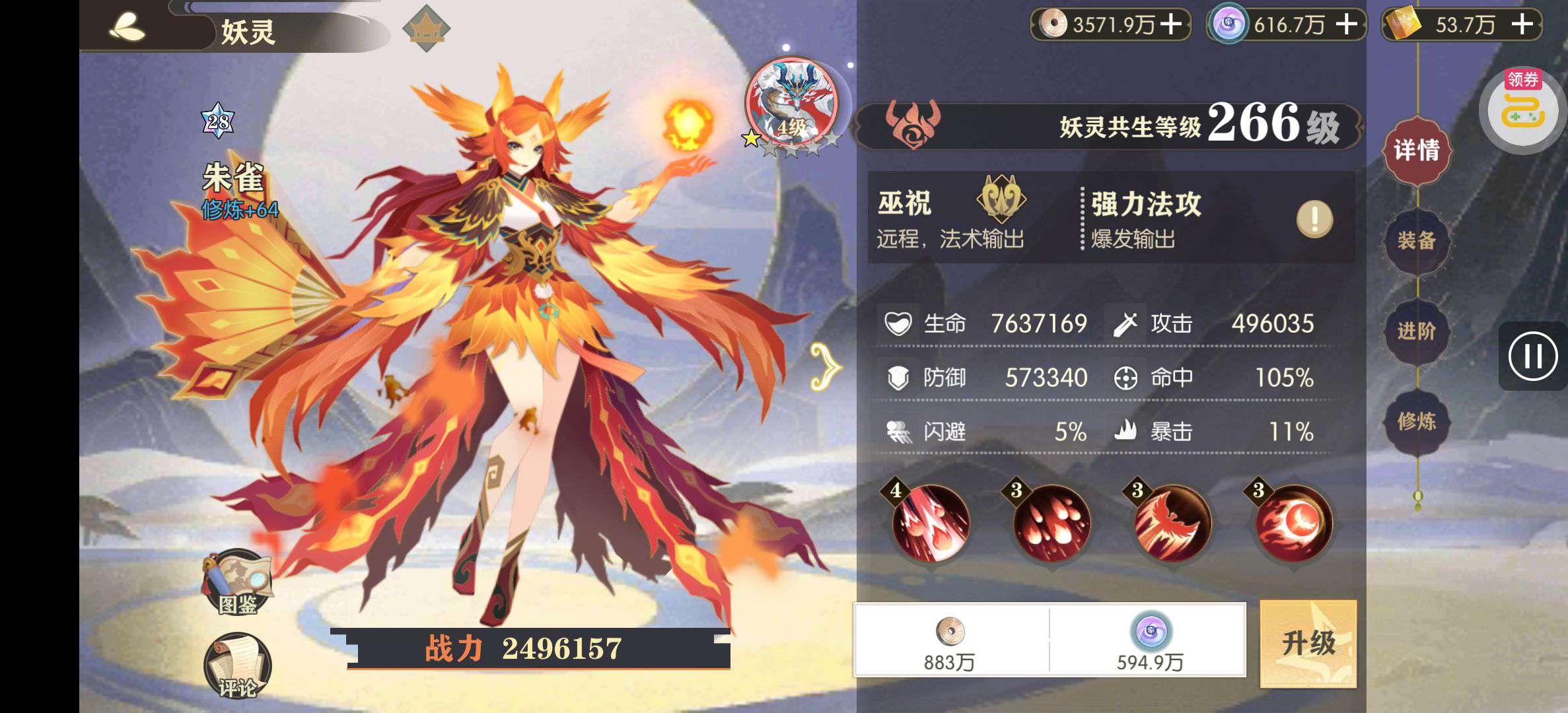Upgrade the spirit with 升级 button
This screenshot has height=713, width=1568.
1308,643
